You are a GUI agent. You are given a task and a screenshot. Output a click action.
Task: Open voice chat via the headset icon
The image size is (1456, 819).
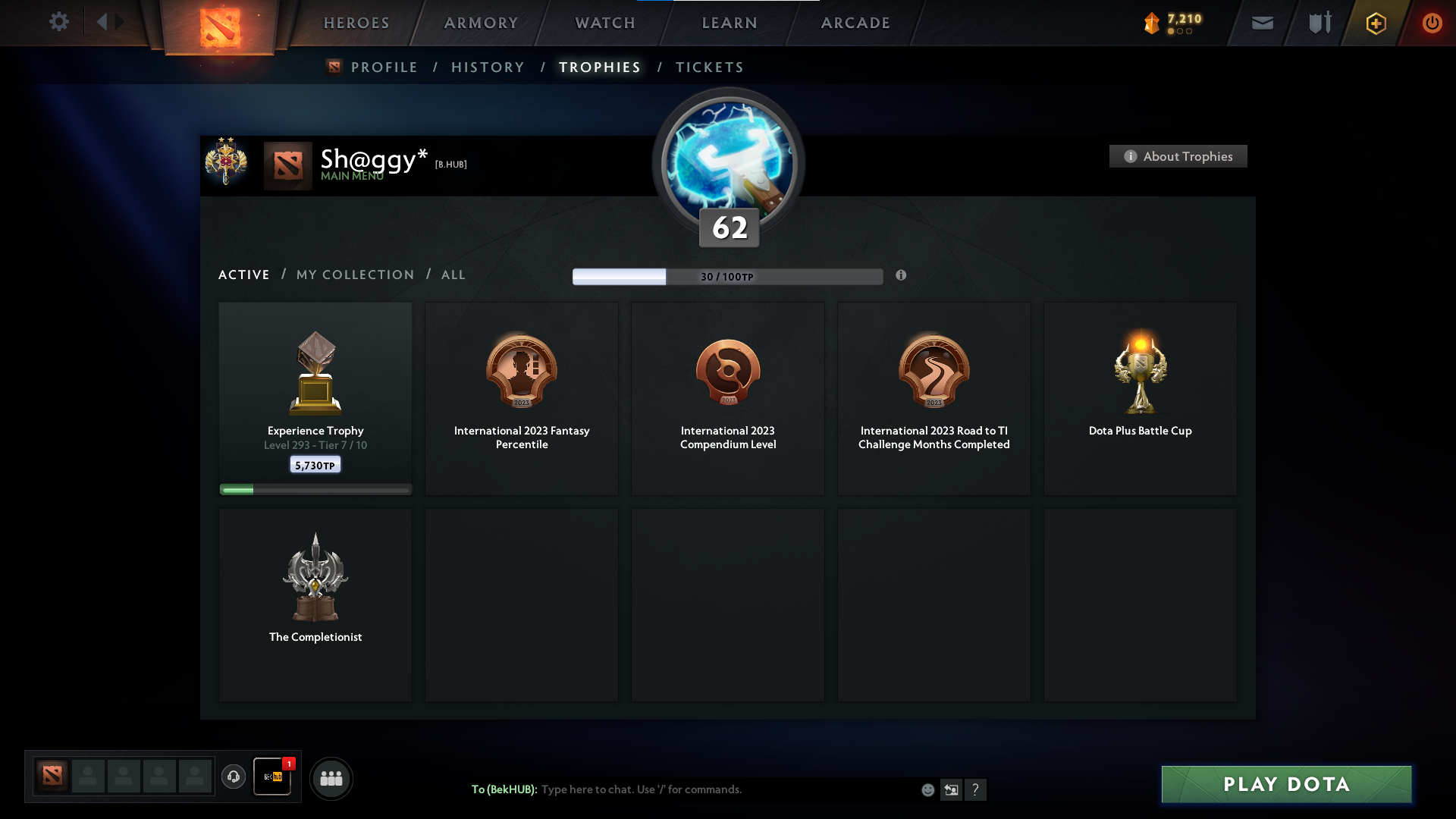click(234, 777)
